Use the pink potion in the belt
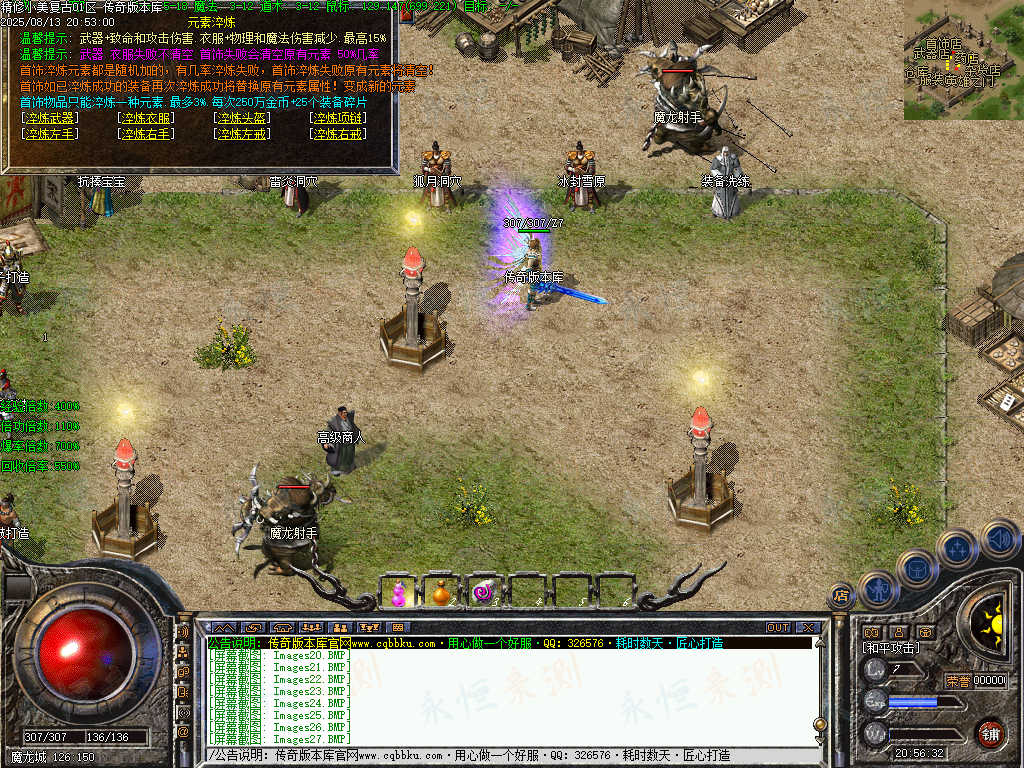1024x768 pixels. point(399,592)
